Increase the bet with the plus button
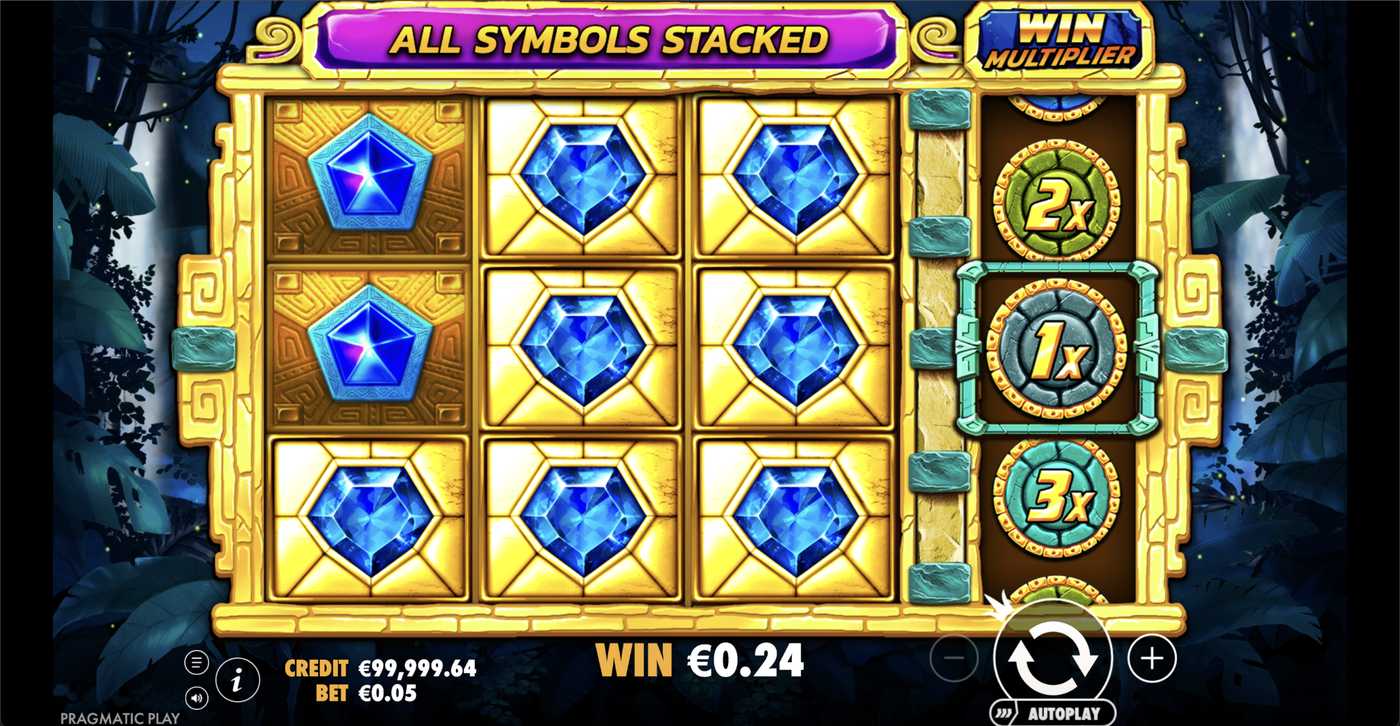This screenshot has height=726, width=1400. [x=1152, y=659]
